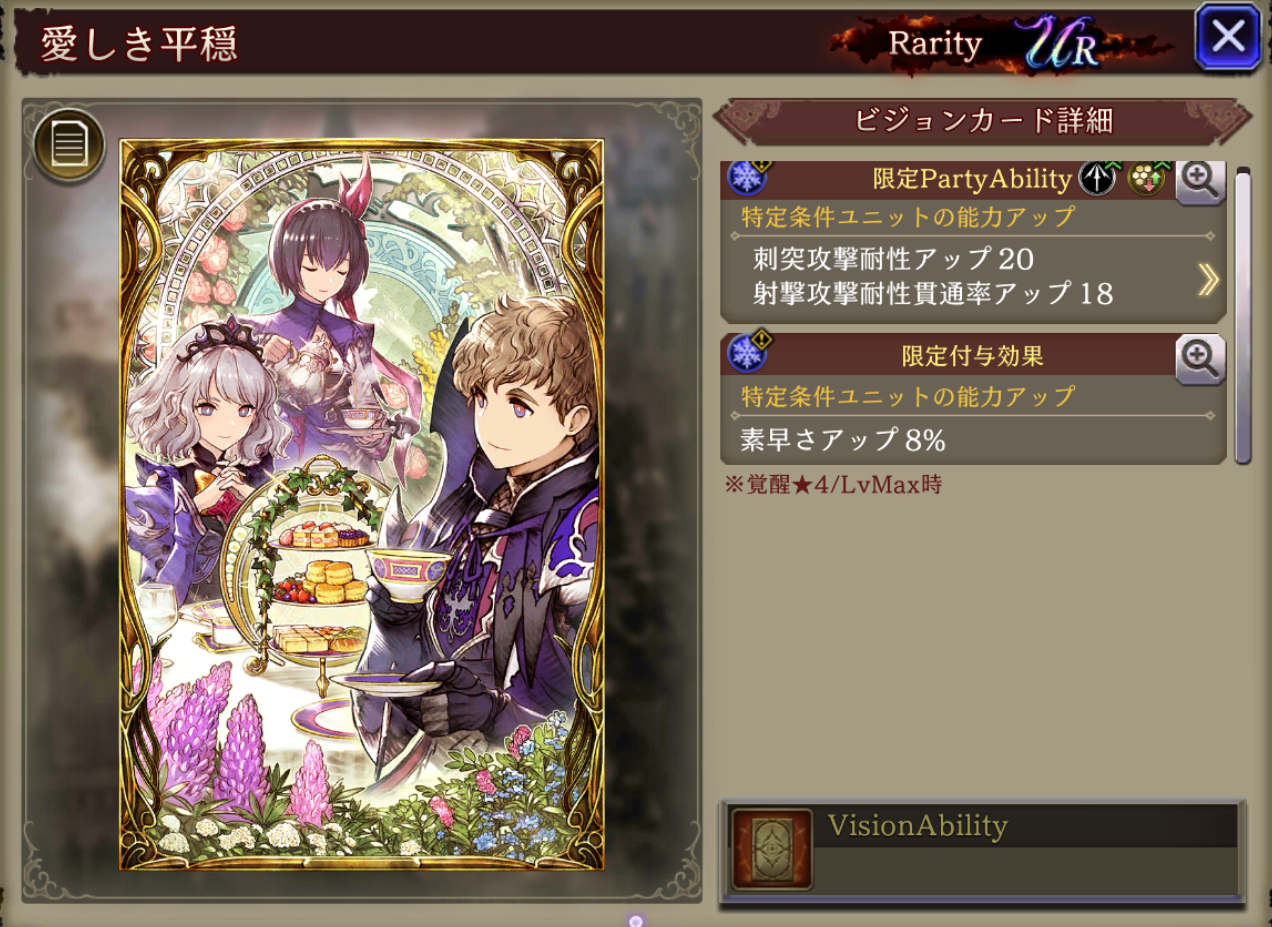Image resolution: width=1272 pixels, height=927 pixels.
Task: View the 愛しき平穏 card artwork
Action: coord(362,504)
